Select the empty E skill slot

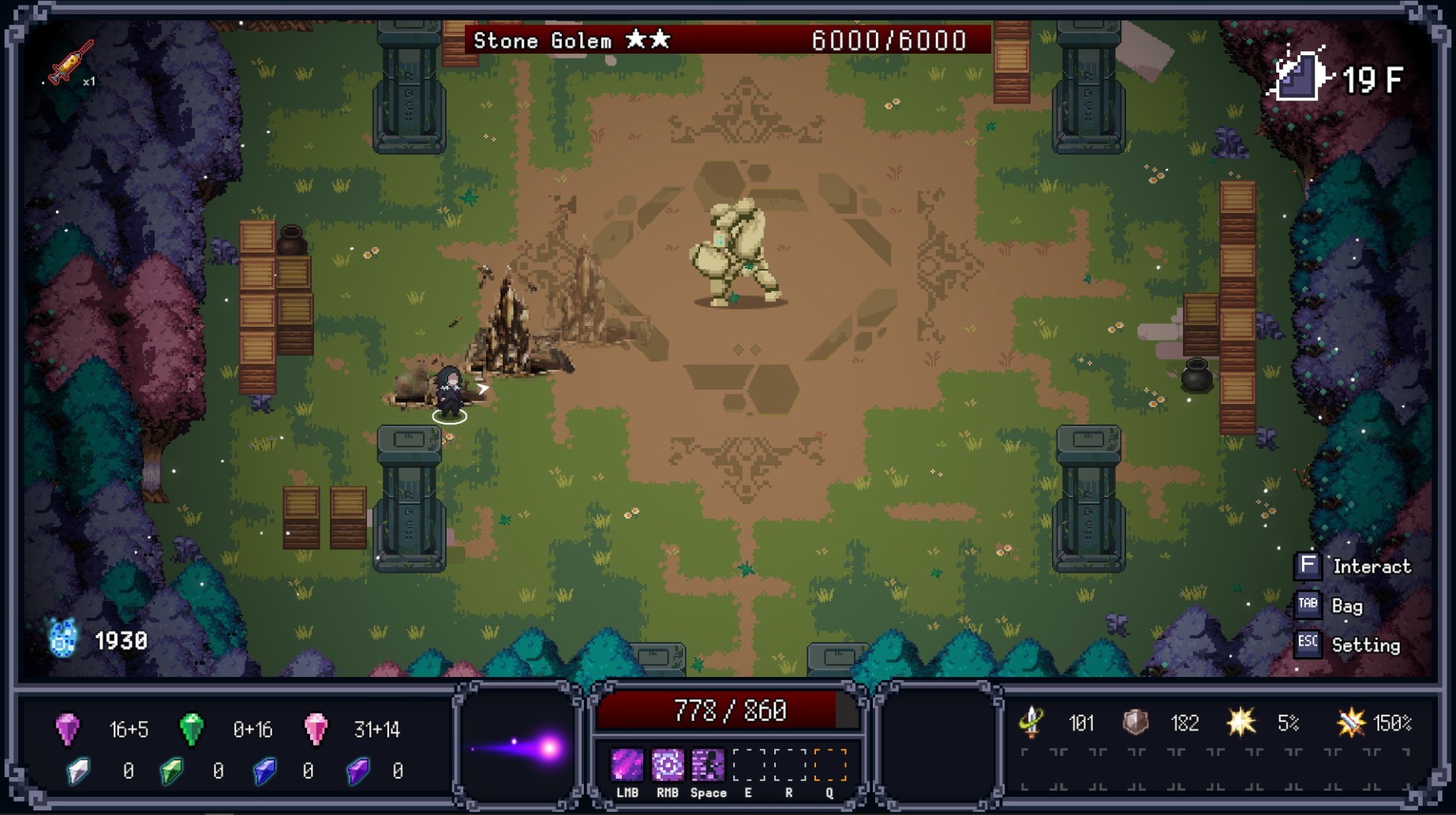[x=747, y=762]
